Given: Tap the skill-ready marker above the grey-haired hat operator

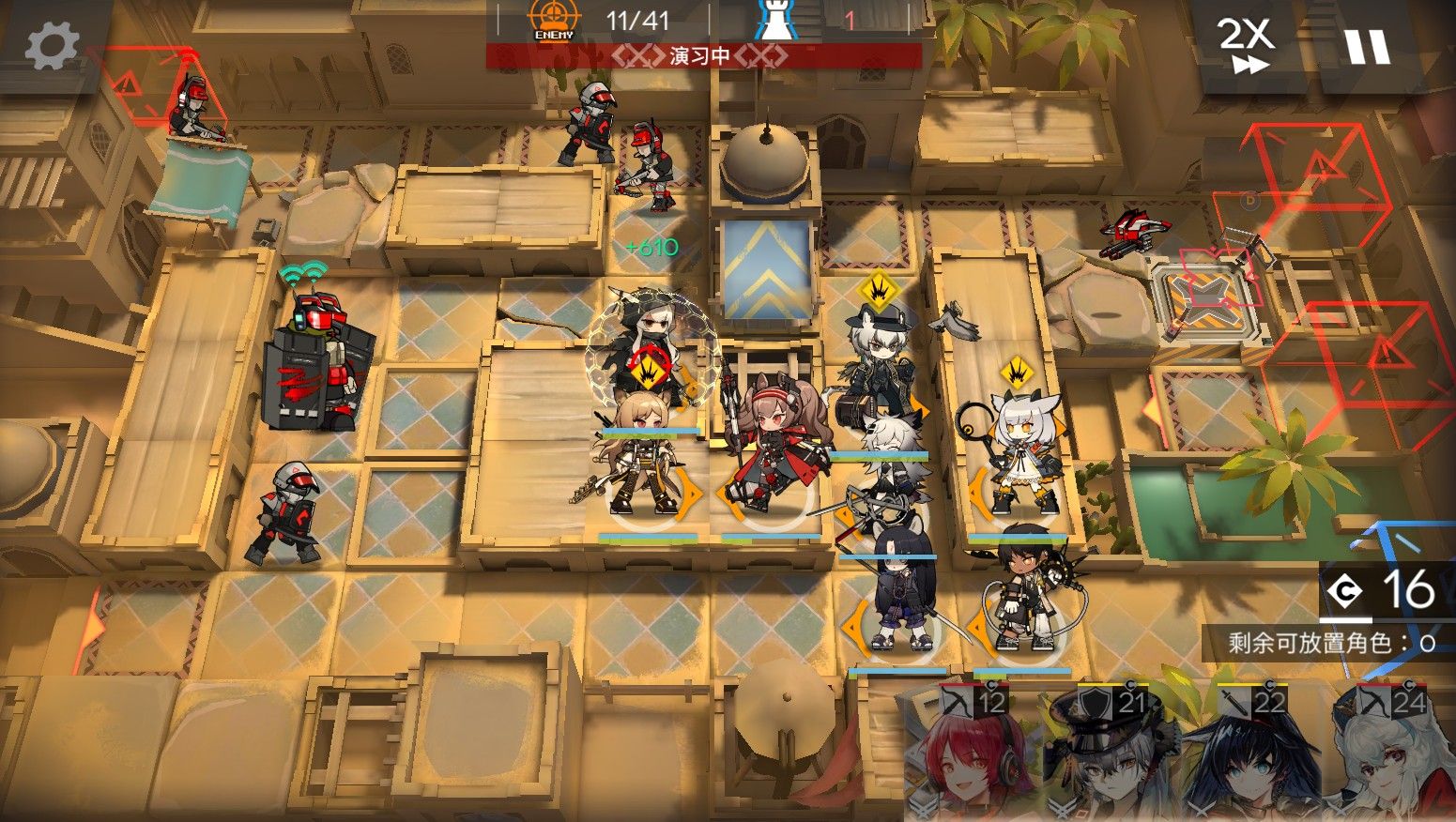Looking at the screenshot, I should (x=878, y=291).
